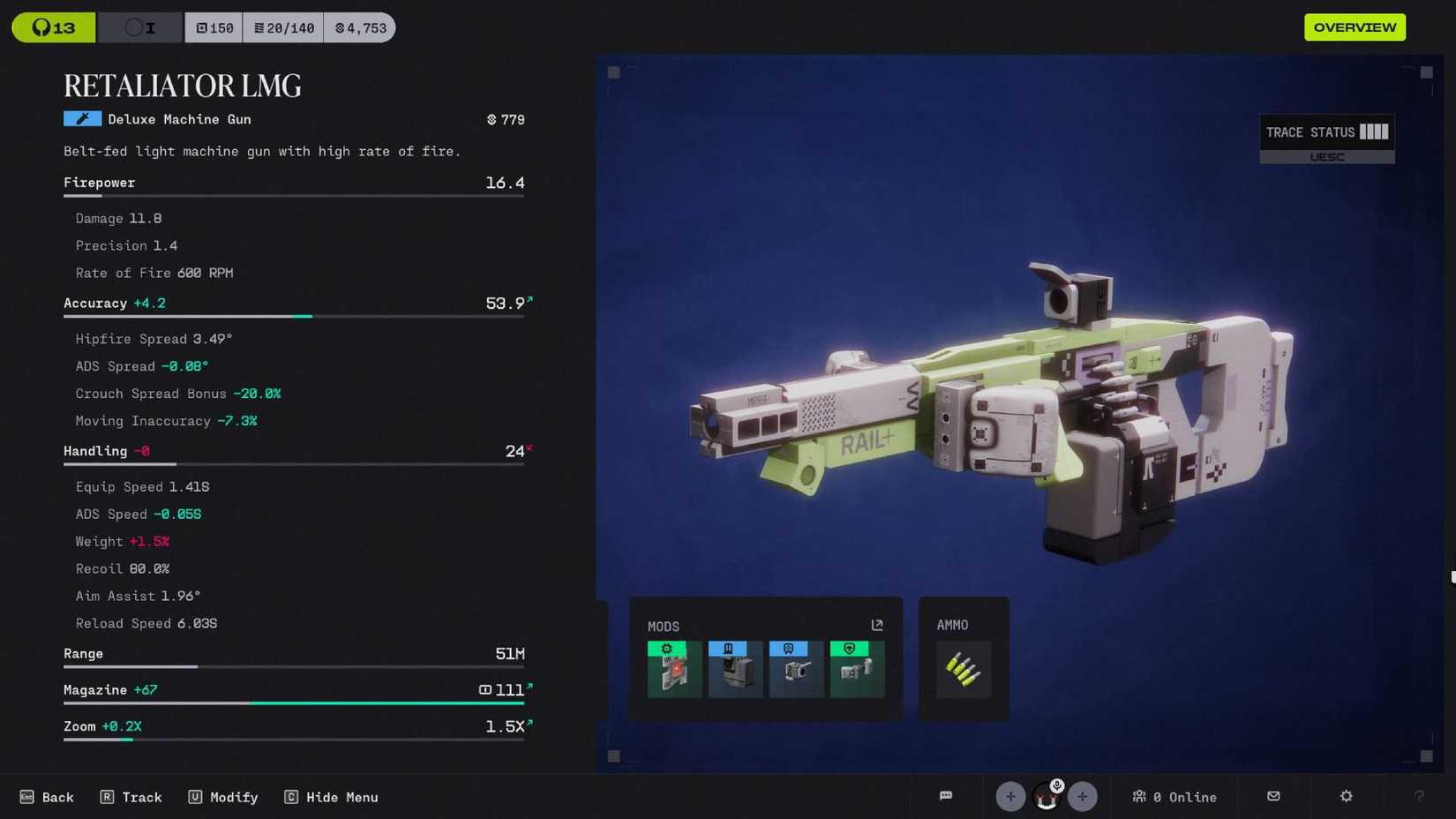Viewport: 1456px width, 819px height.
Task: Click the green 13 headset badge
Action: 53,27
